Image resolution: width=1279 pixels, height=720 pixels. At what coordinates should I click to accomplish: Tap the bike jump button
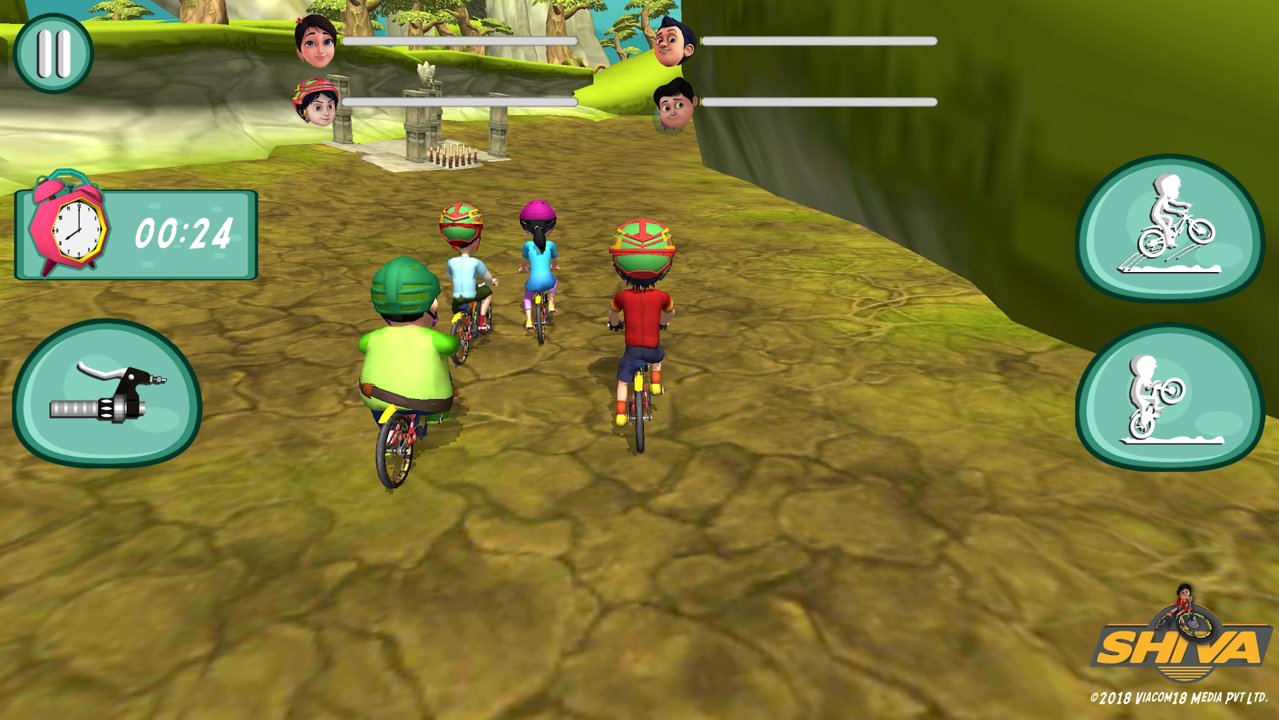[1170, 228]
